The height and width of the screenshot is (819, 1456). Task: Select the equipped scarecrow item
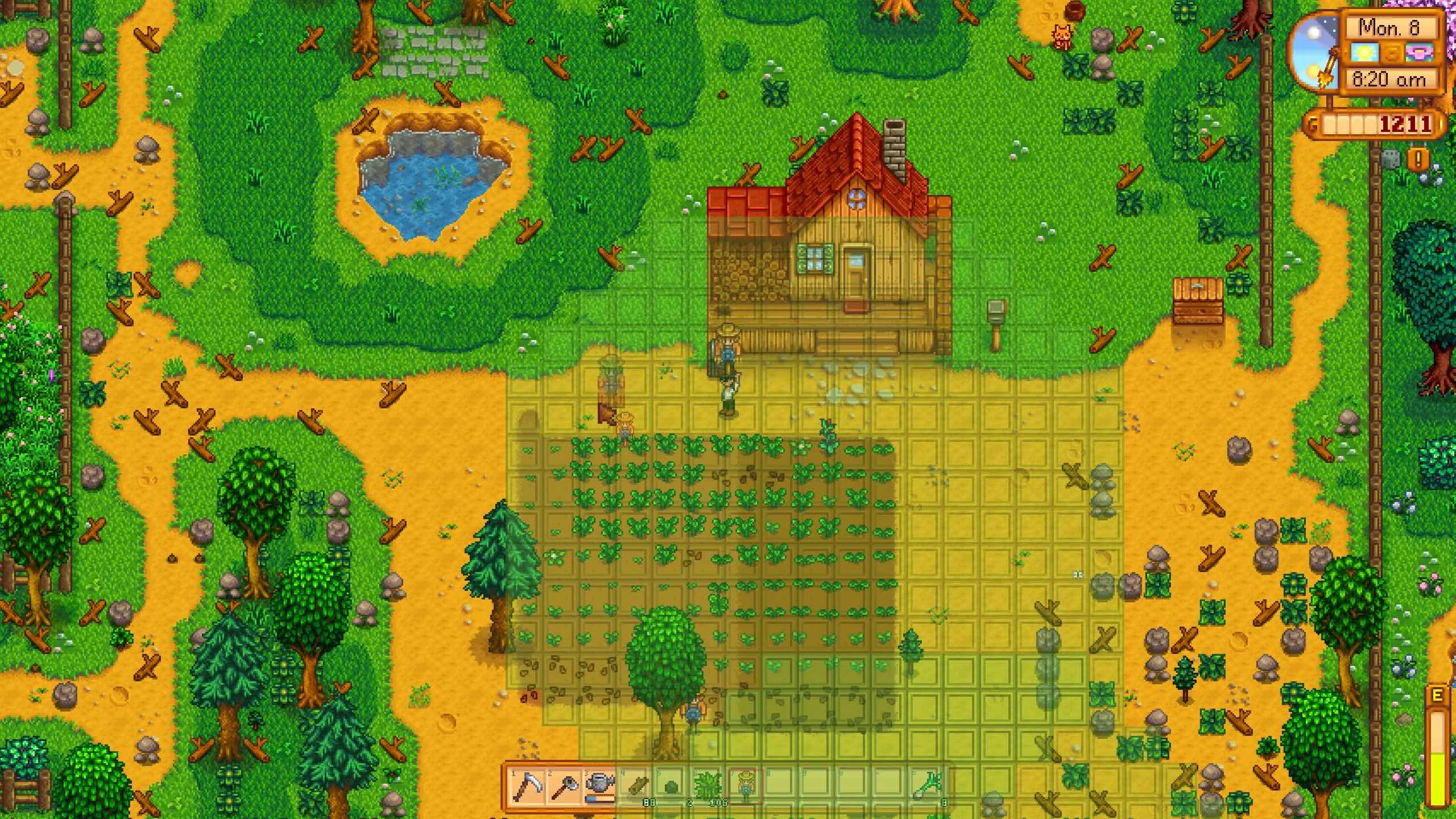[x=746, y=786]
